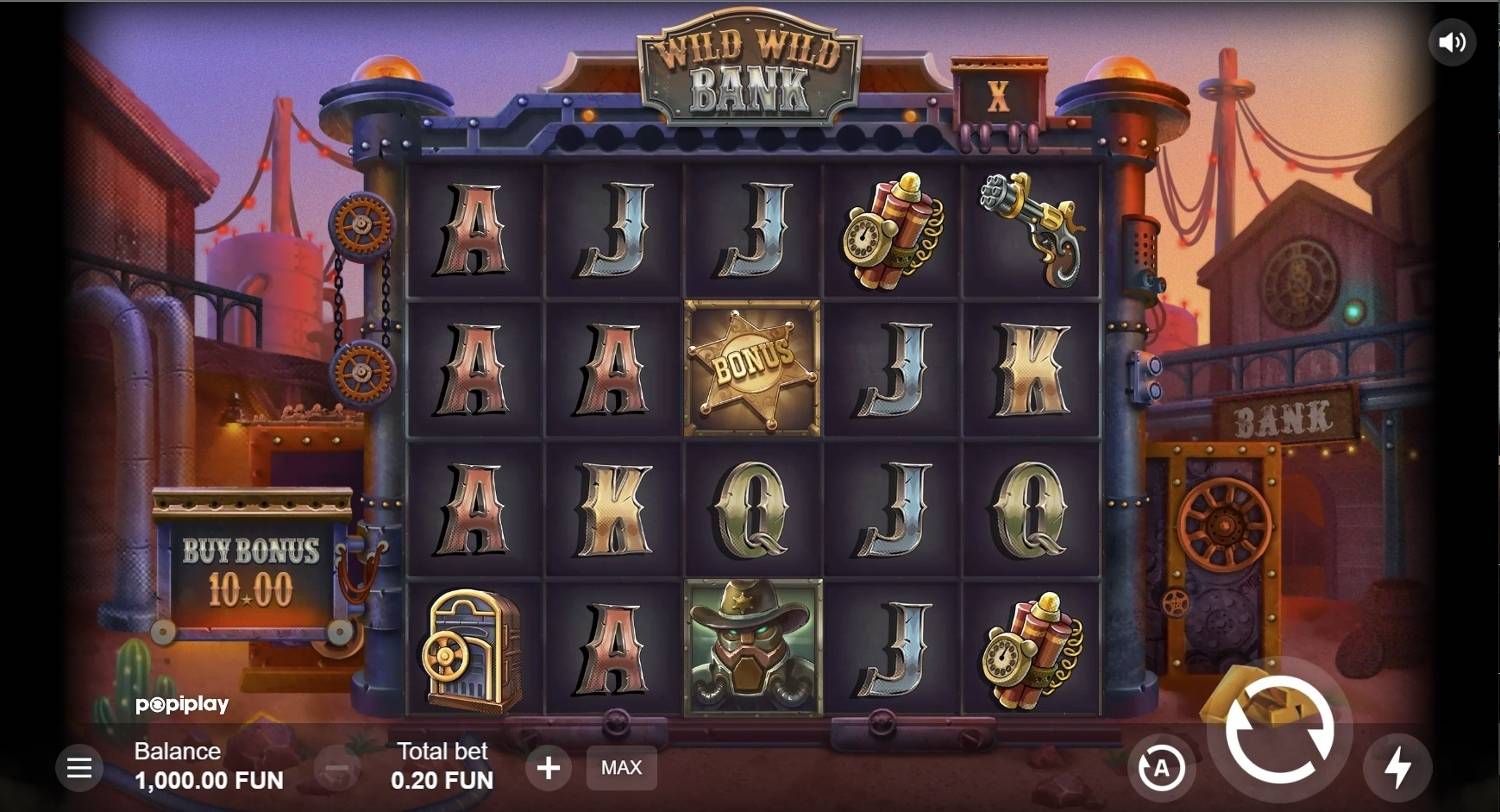The height and width of the screenshot is (812, 1500).
Task: Enable turbo spin with the lightning button
Action: tap(1396, 768)
